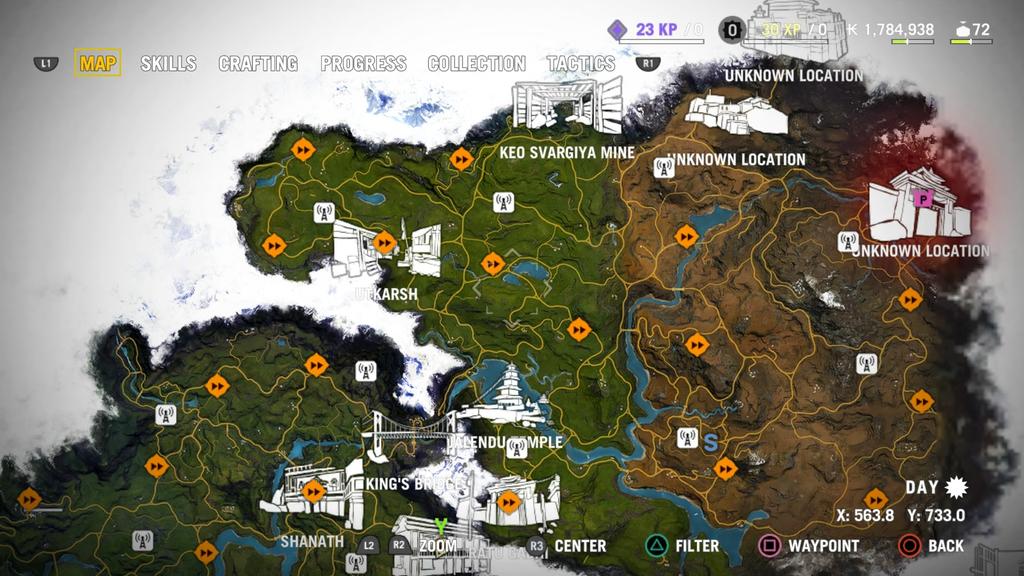This screenshot has width=1024, height=576.
Task: Select the fast travel marker on Utkarsh
Action: (384, 242)
